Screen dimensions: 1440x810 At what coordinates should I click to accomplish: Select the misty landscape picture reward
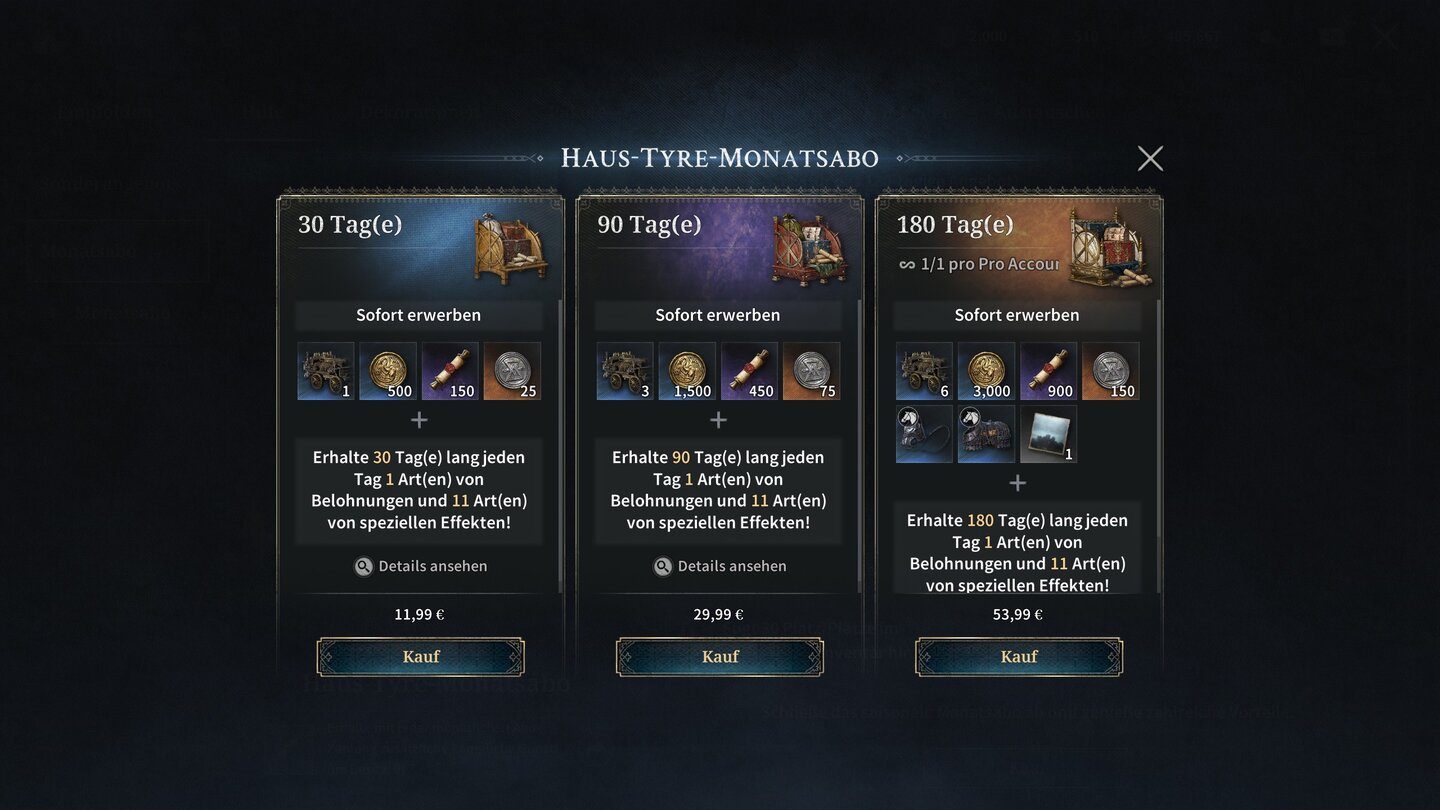click(x=1048, y=434)
